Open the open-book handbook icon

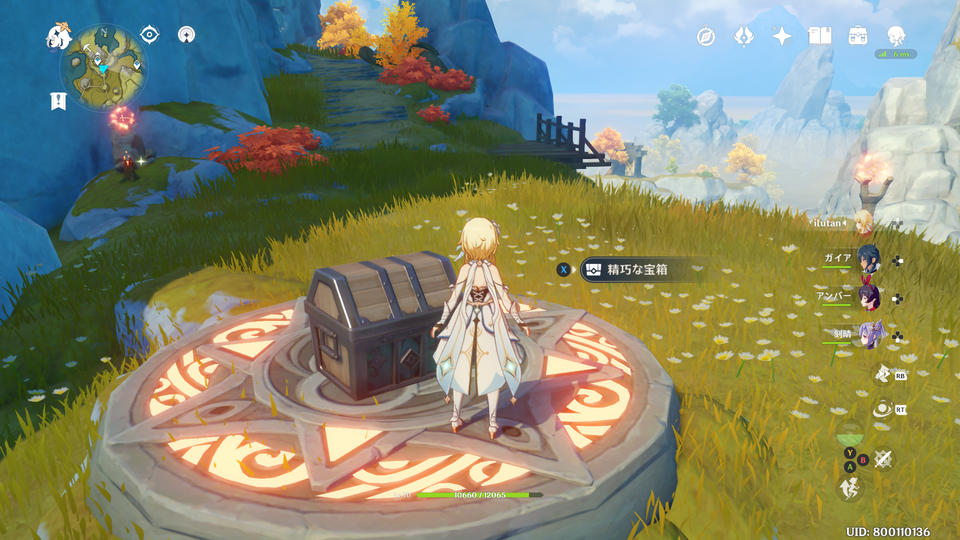pyautogui.click(x=820, y=37)
